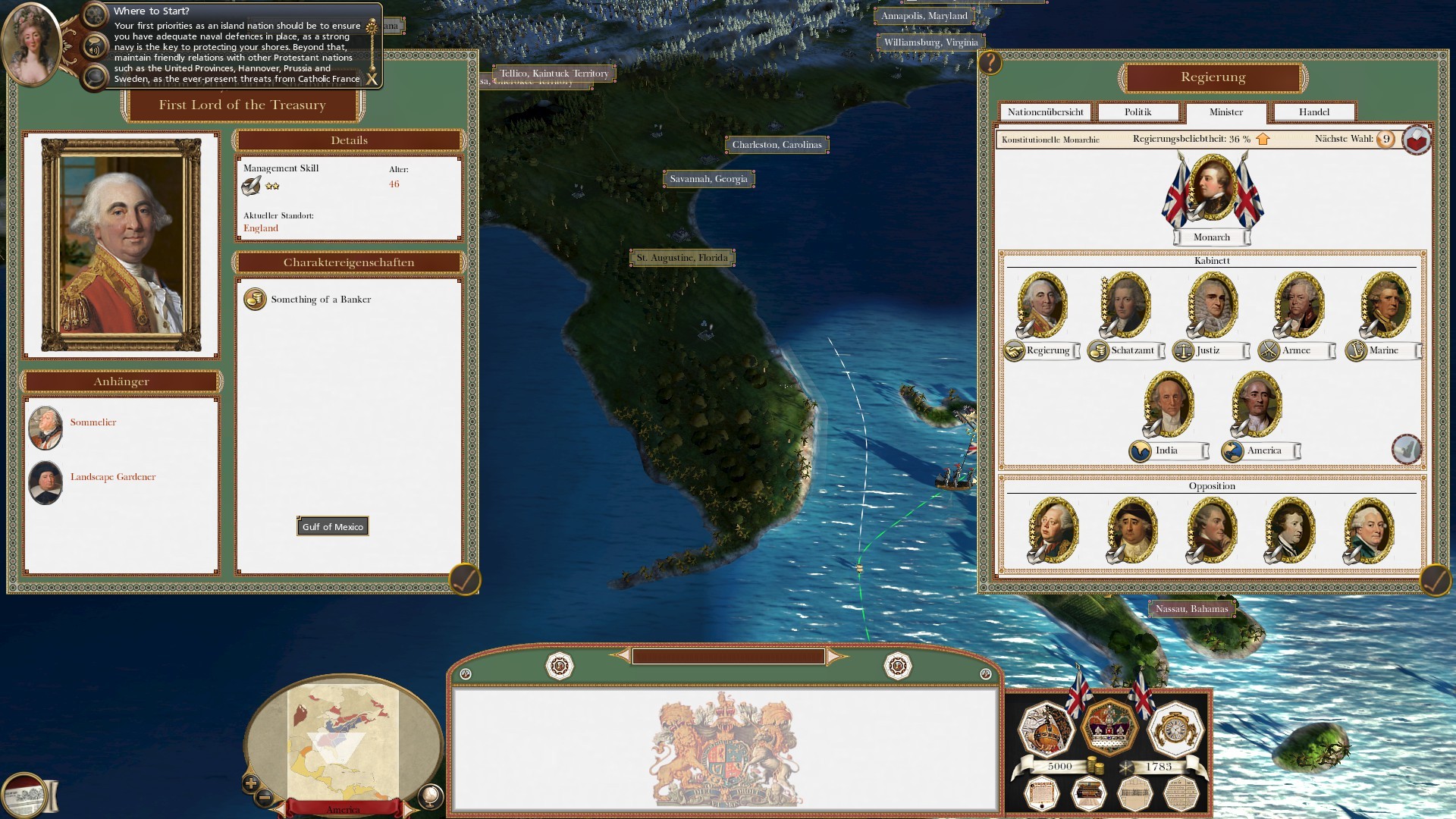Confirm the First Lord of the Treasury panel
Screen dimensions: 1456x819
click(x=464, y=579)
